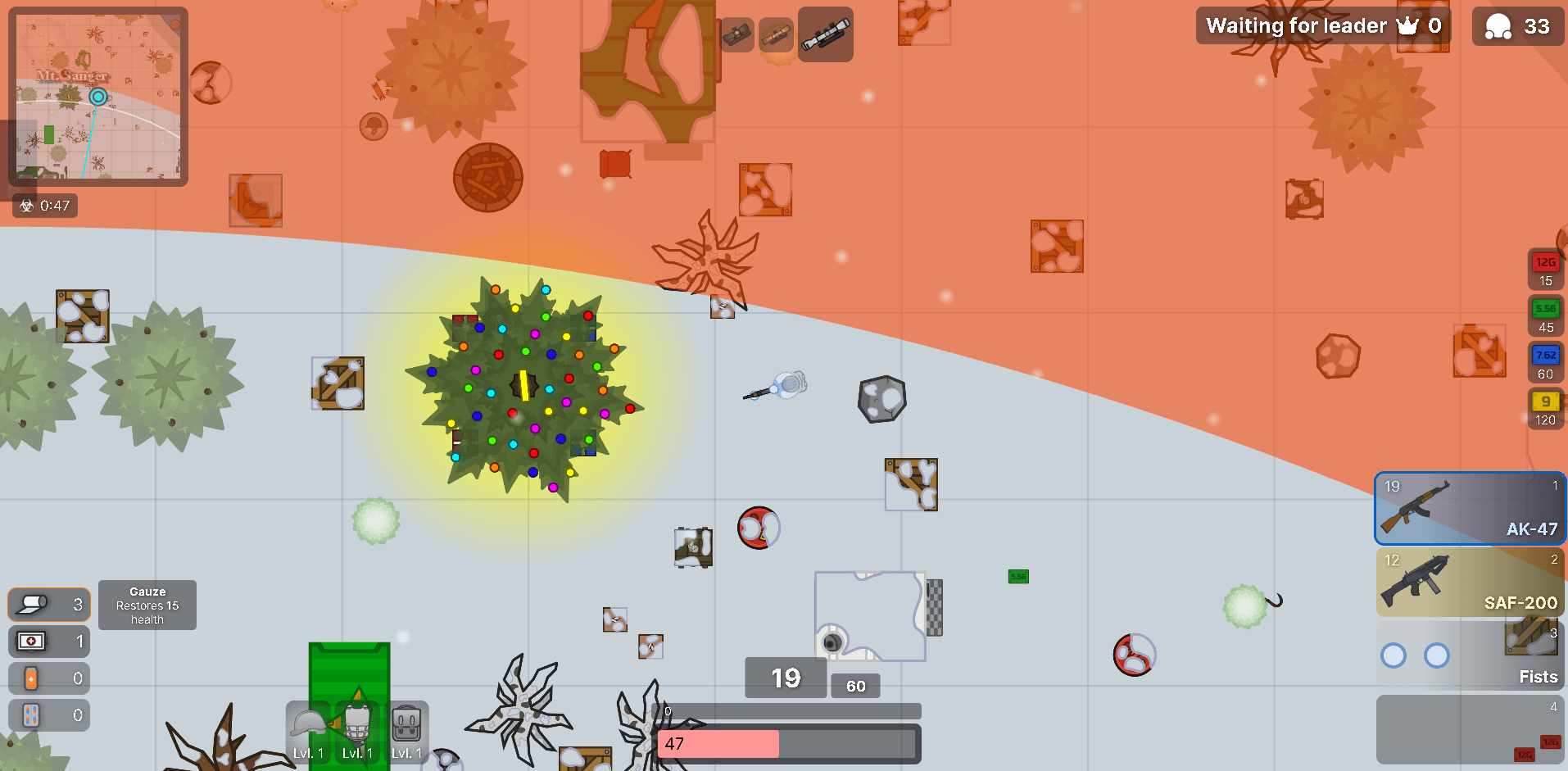Click the chest Lvl 1 equipment slot

point(358,732)
